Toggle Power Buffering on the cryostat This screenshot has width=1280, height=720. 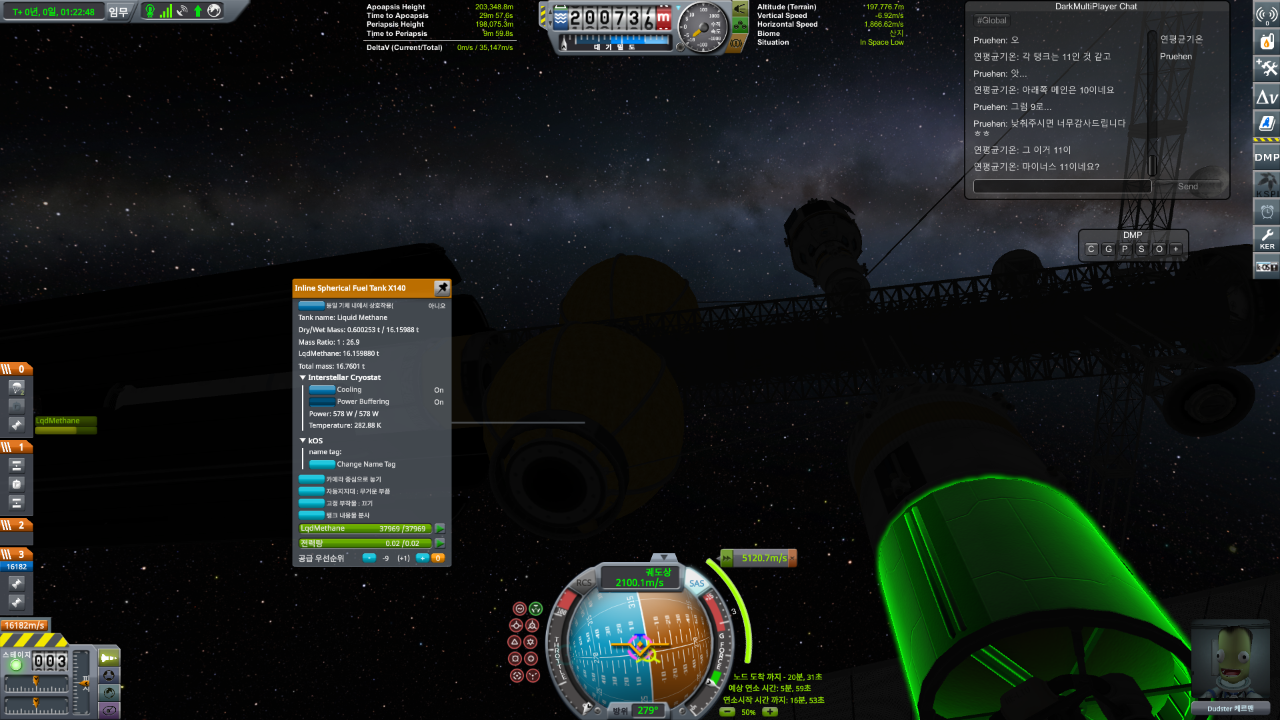point(322,402)
